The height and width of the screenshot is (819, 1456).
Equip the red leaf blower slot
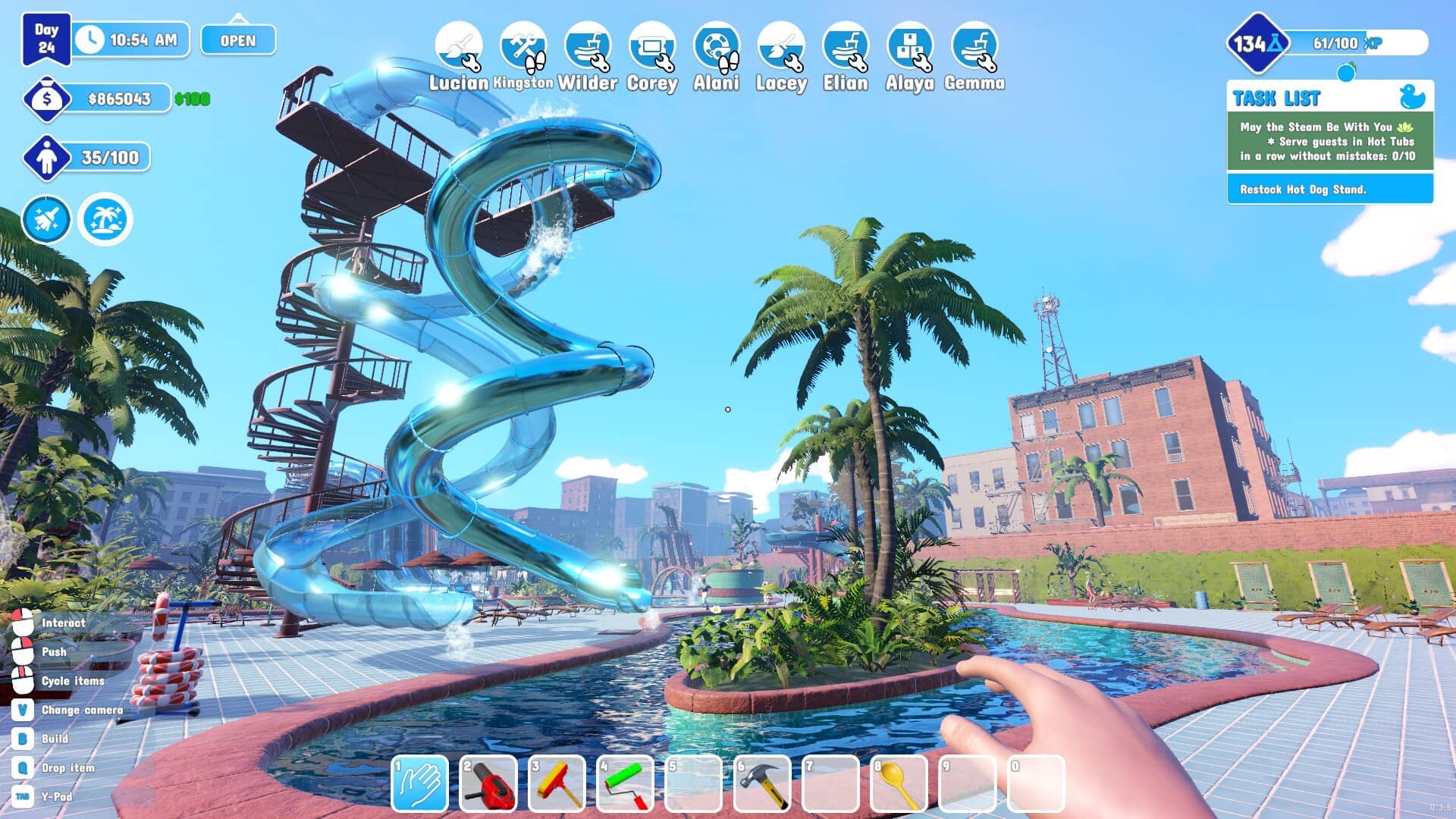[488, 784]
